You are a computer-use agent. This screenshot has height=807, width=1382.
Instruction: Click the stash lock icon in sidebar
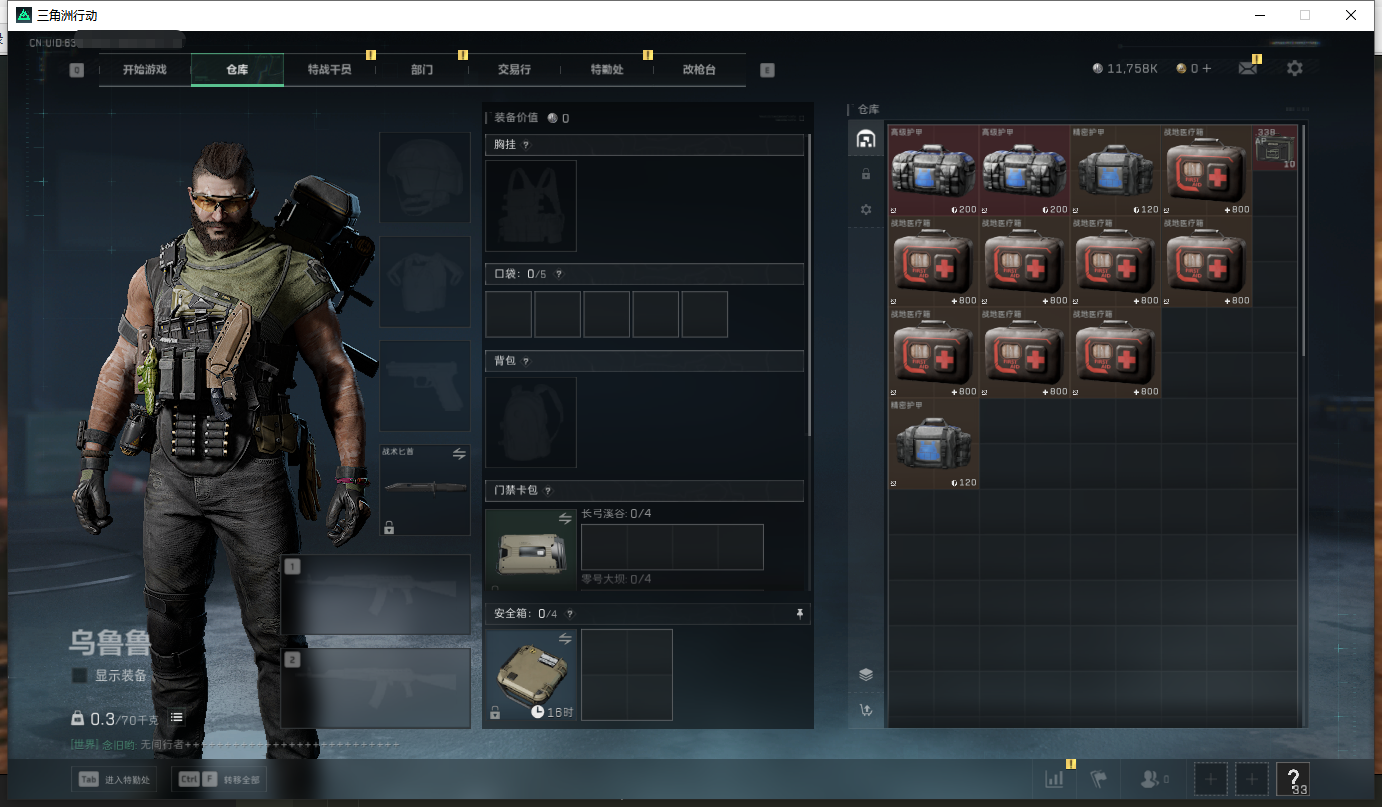point(866,174)
